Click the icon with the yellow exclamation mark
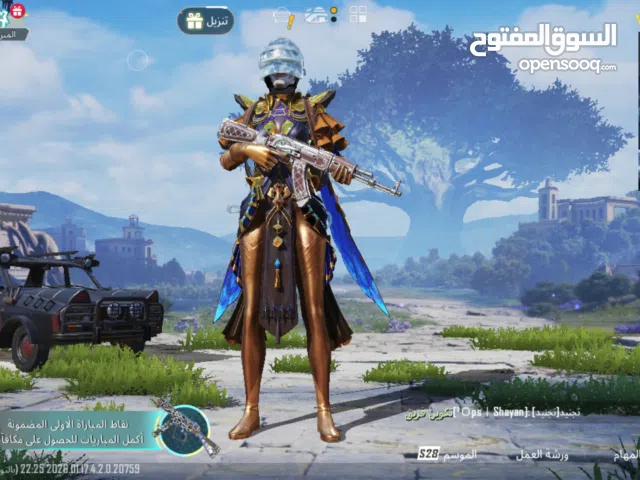Screen dimensions: 640x480 [284, 18]
